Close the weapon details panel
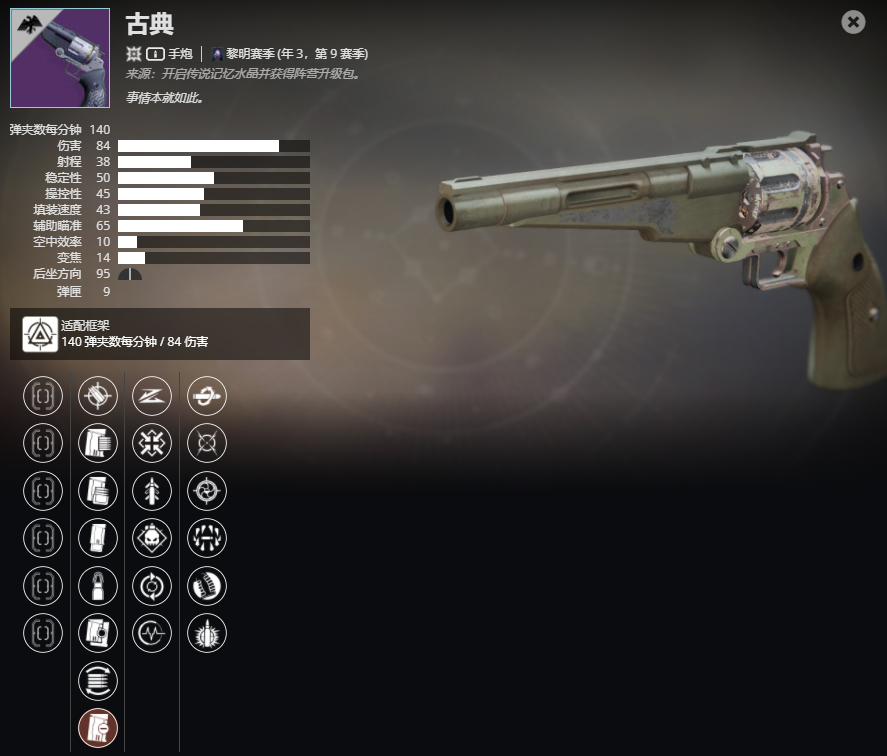 (x=853, y=22)
